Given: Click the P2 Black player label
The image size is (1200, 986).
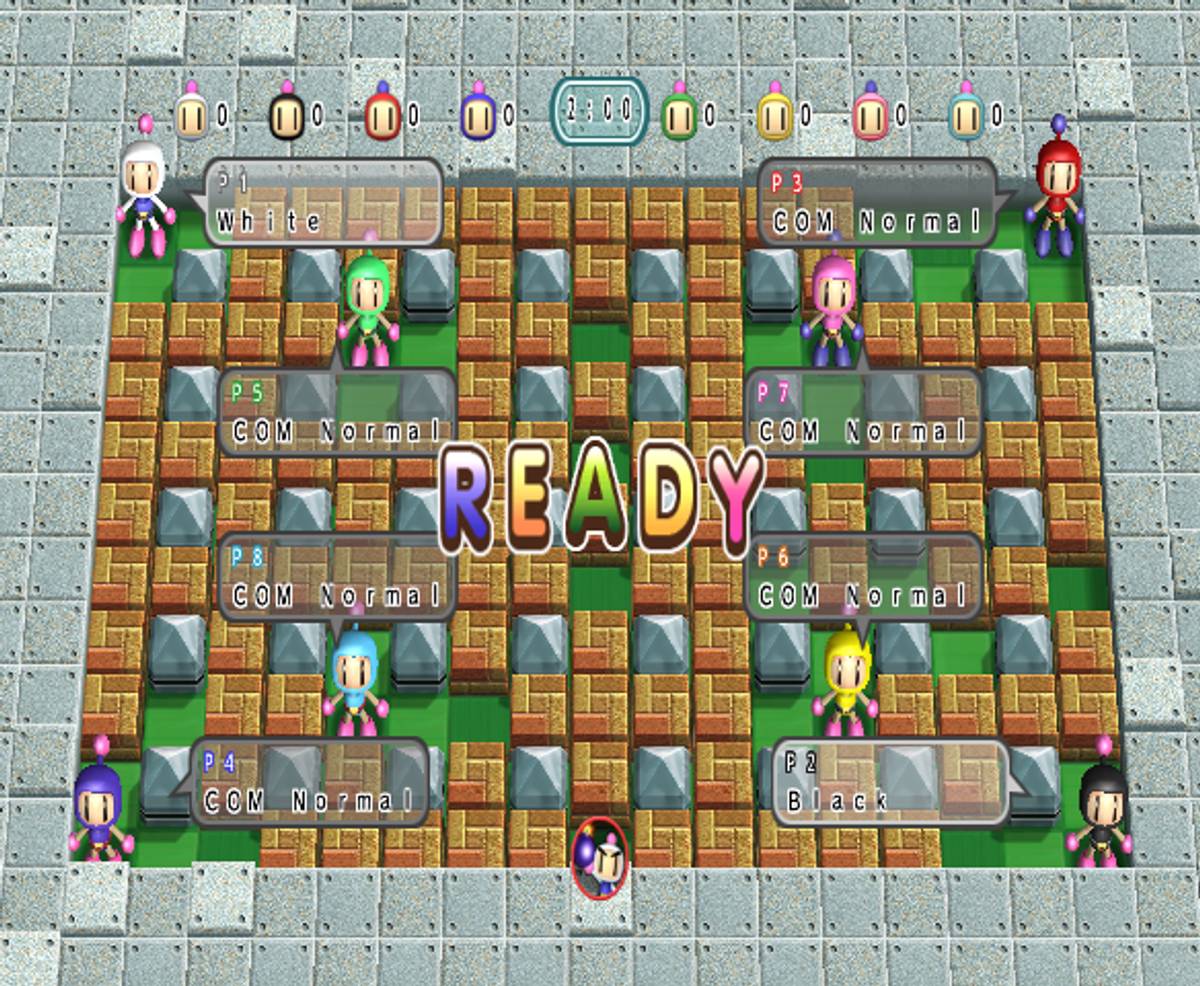Looking at the screenshot, I should click(x=889, y=782).
